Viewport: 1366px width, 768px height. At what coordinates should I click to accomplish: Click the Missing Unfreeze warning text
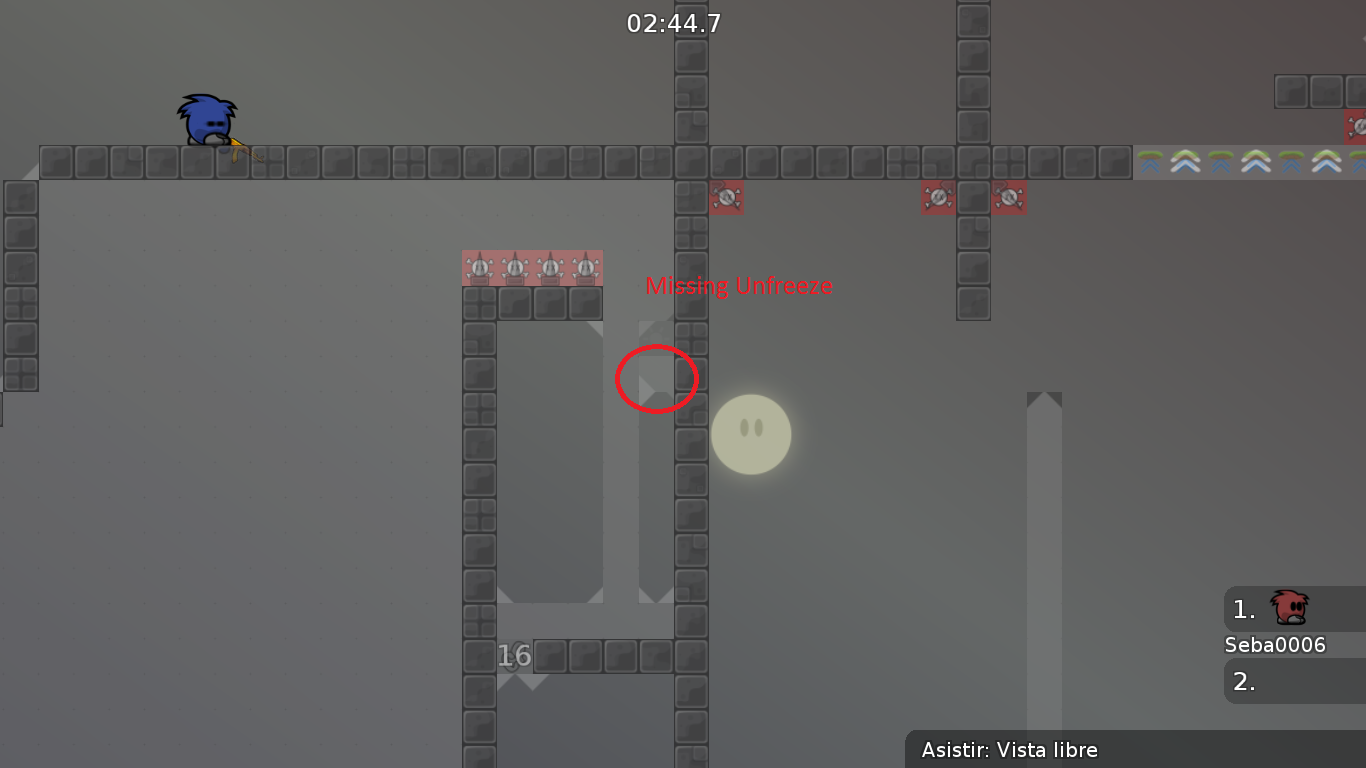coord(740,286)
